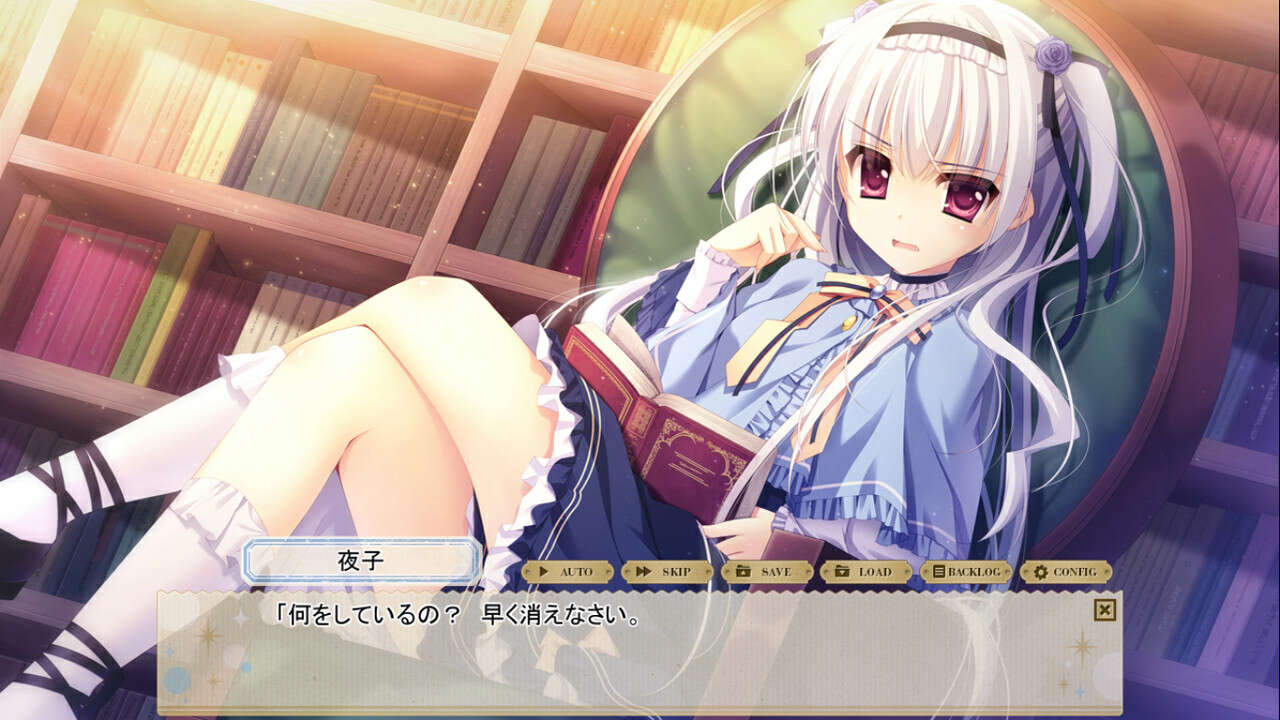Select the play triangle icon on AUTO button
Image resolution: width=1280 pixels, height=720 pixels.
click(x=542, y=571)
